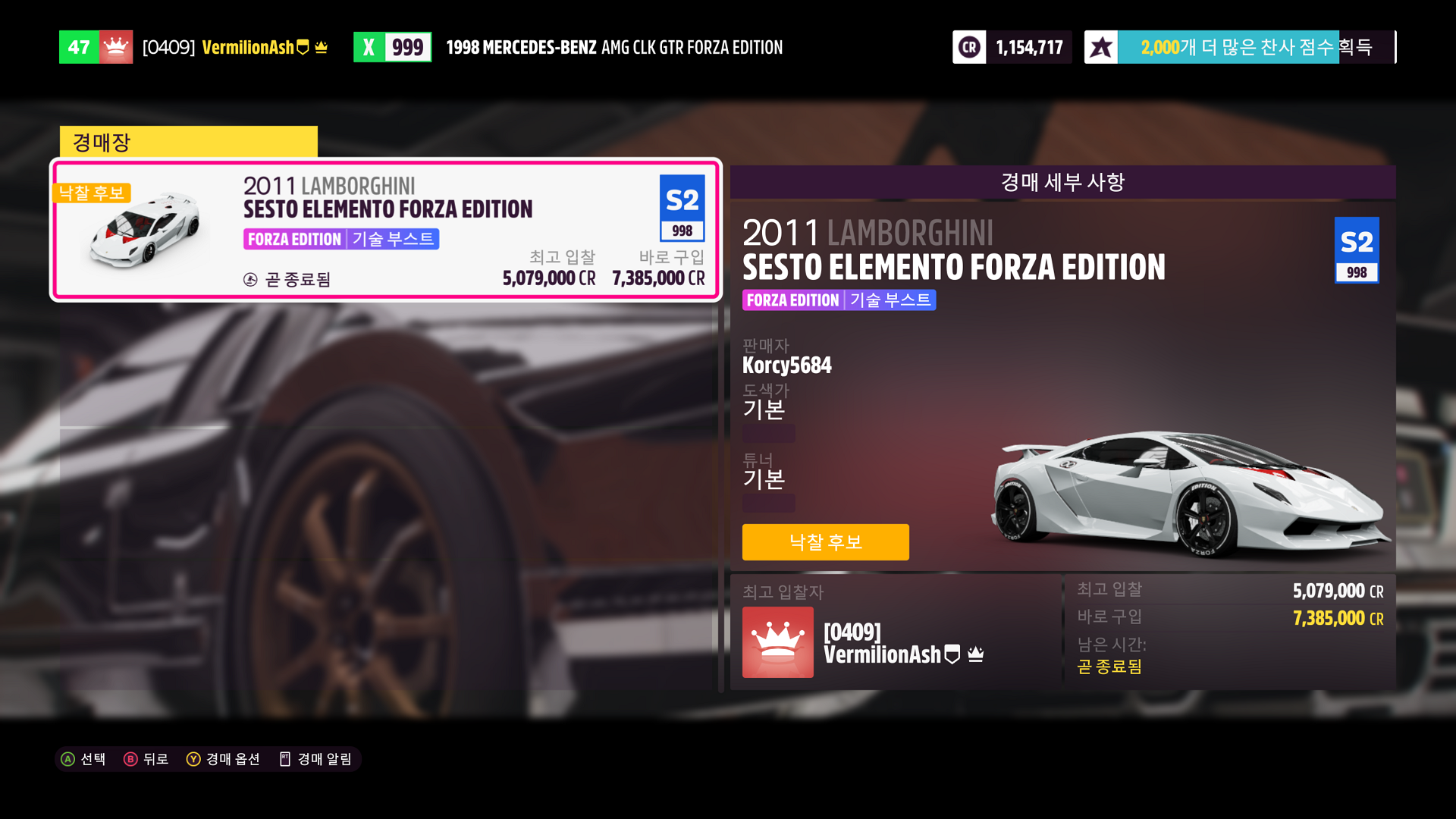The width and height of the screenshot is (1456, 819).
Task: Select the Sesto Elemento Forza Edition auction listing
Action: pos(385,230)
